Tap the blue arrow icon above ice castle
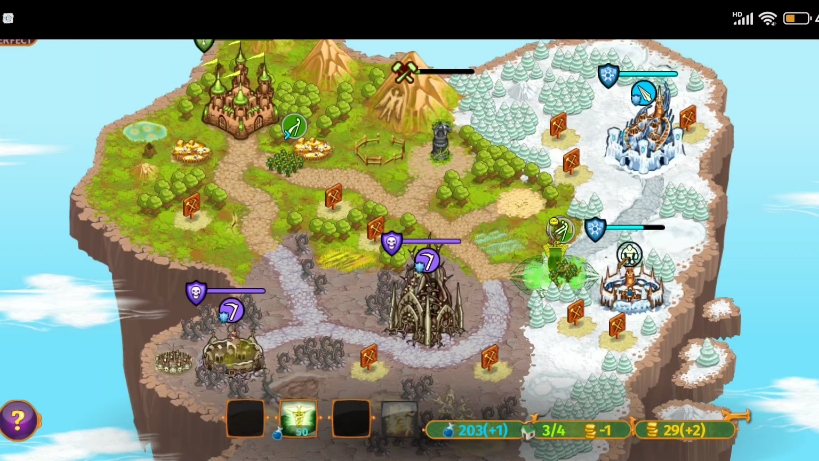The width and height of the screenshot is (819, 461). point(644,93)
